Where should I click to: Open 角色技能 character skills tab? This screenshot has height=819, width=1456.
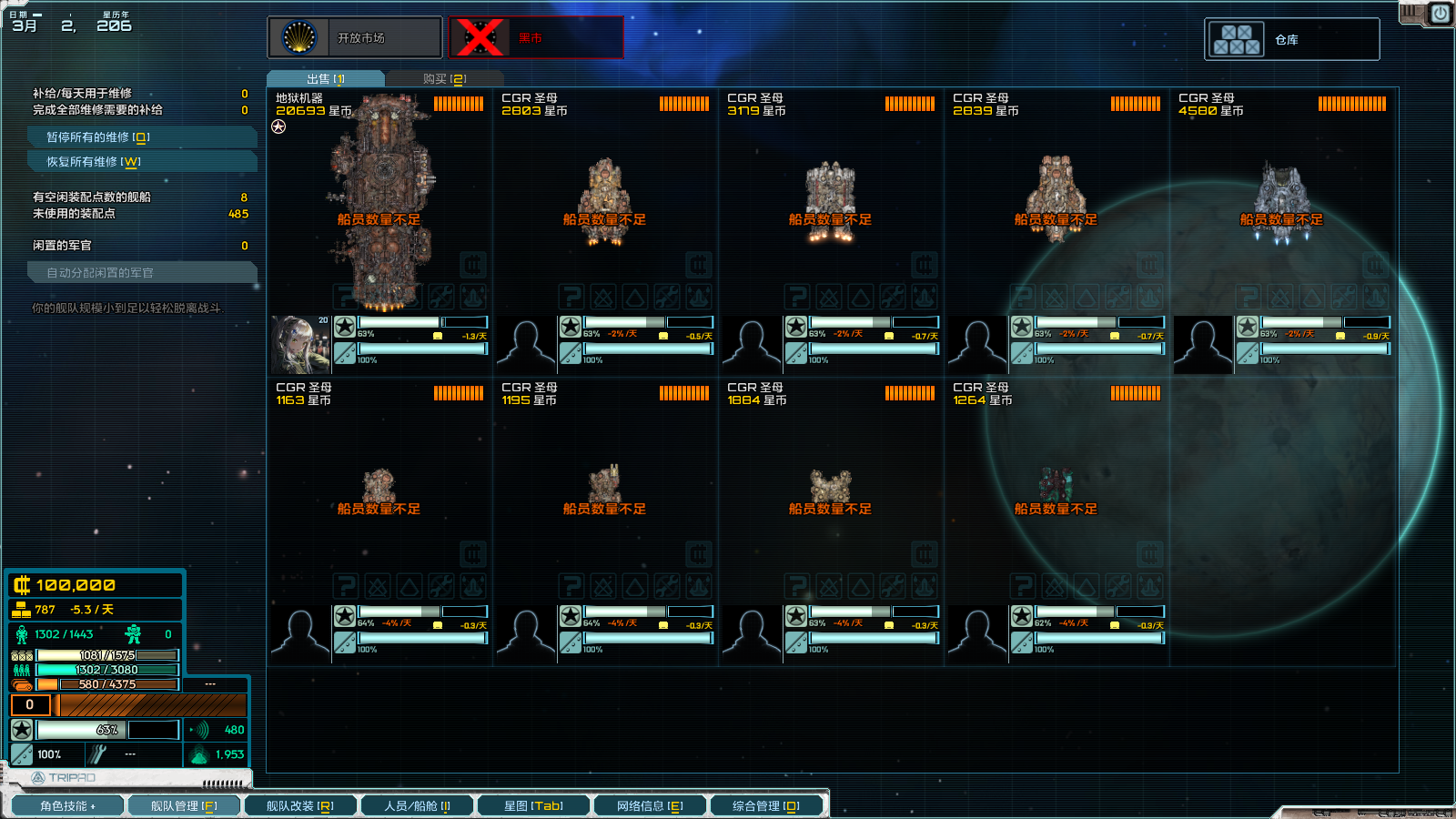[x=67, y=806]
